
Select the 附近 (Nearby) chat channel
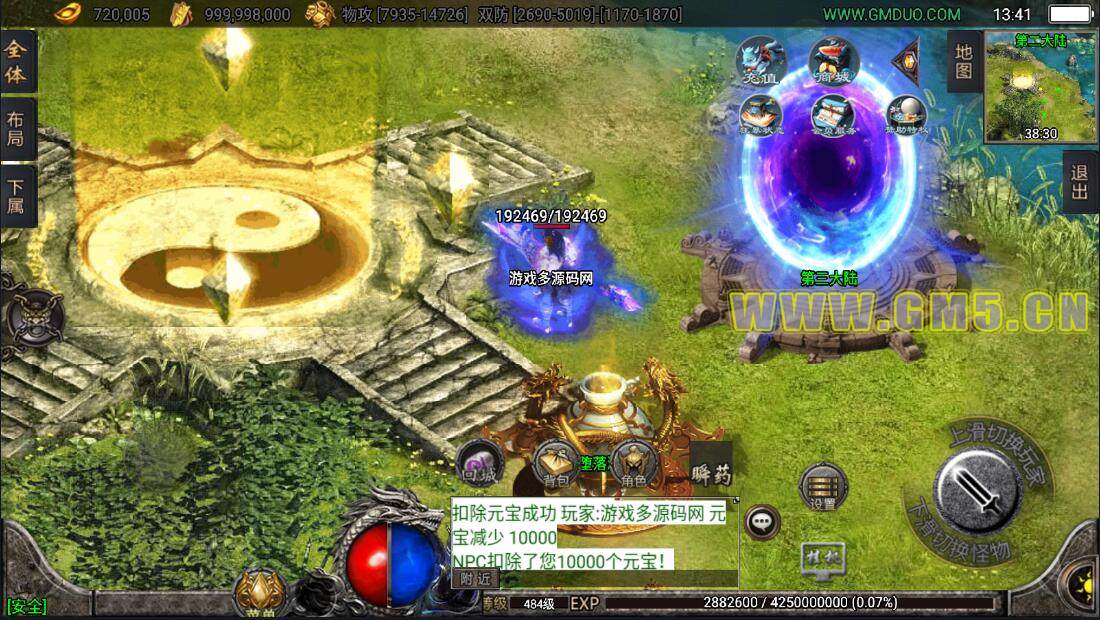(x=475, y=578)
